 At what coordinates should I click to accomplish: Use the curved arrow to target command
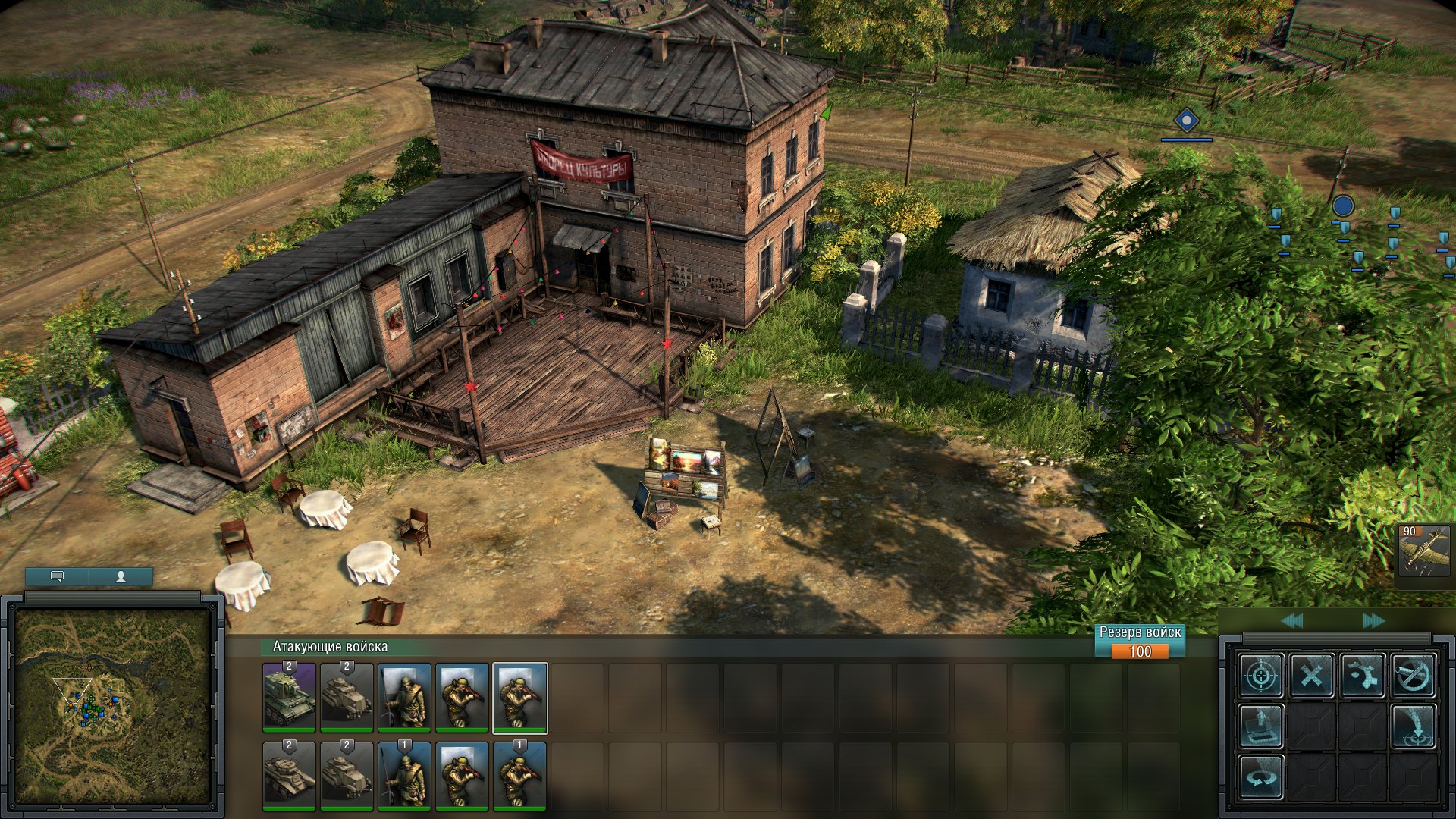1414,726
